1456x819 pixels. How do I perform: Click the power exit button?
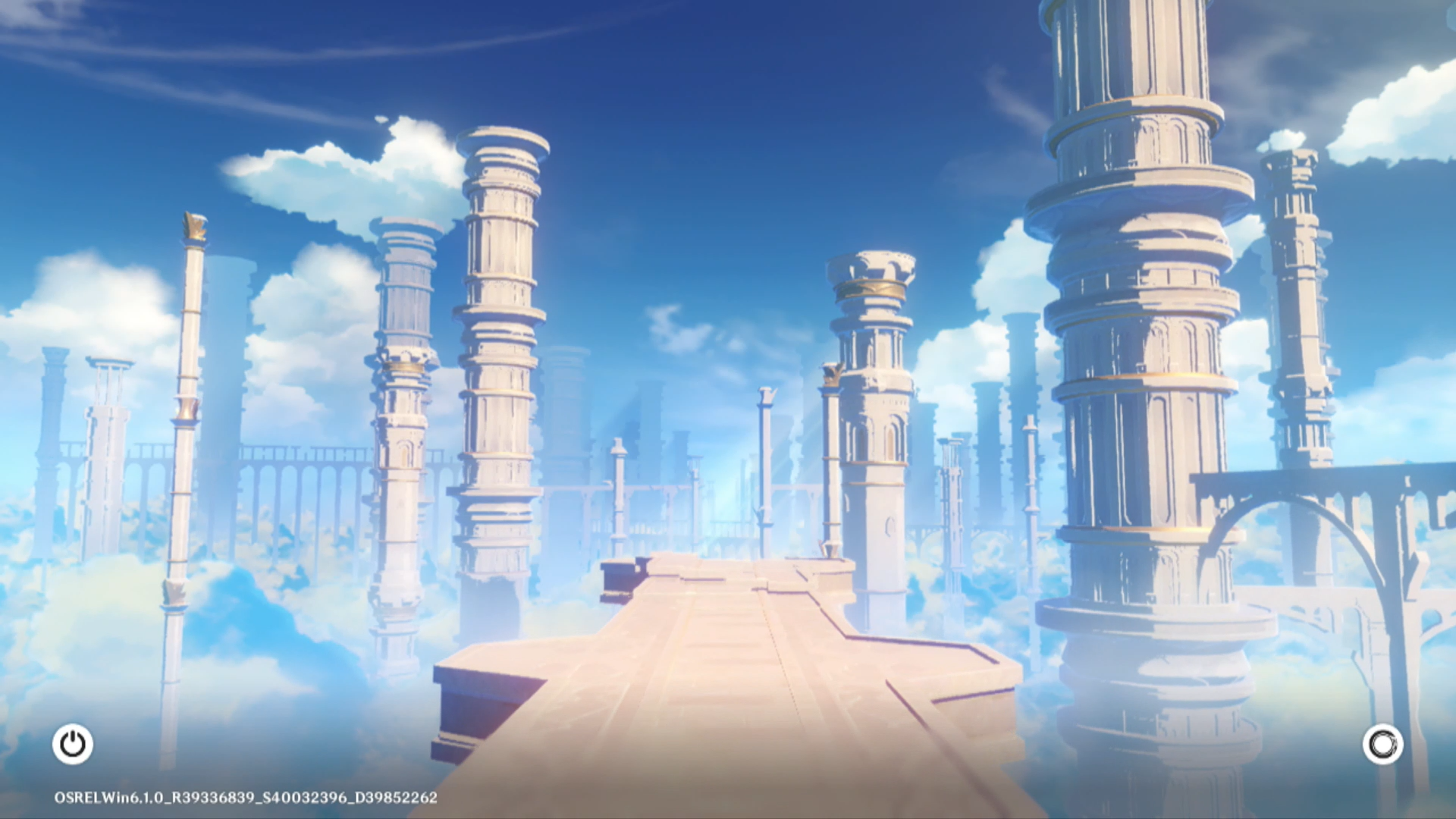(x=73, y=744)
